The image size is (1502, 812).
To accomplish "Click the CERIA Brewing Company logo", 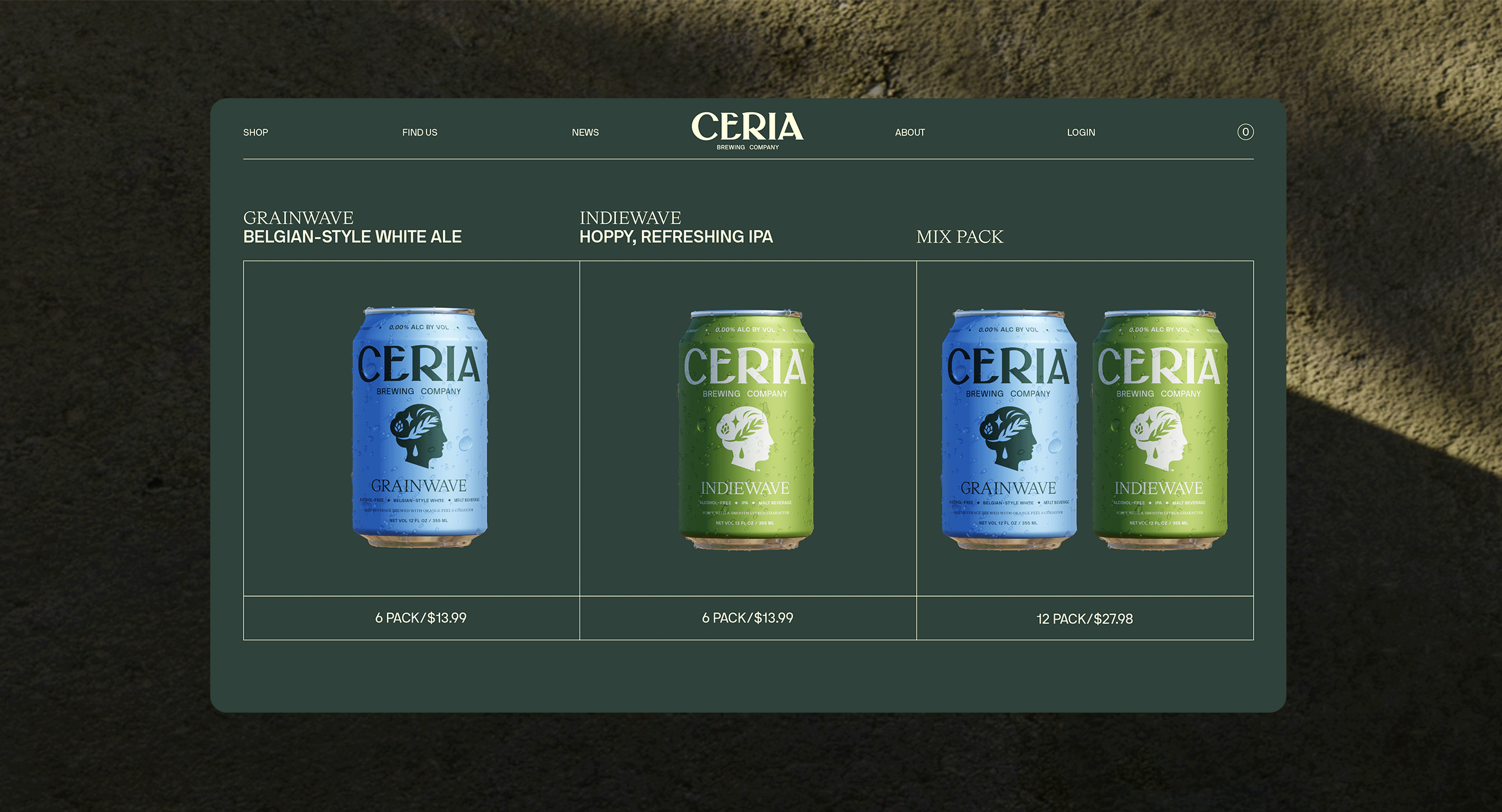I will click(x=747, y=130).
